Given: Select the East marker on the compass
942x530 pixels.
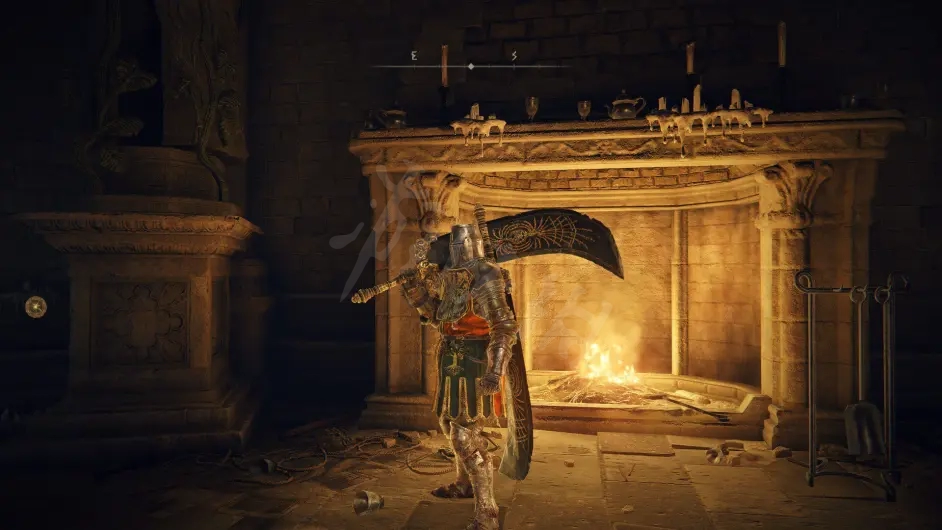Looking at the screenshot, I should click(x=413, y=56).
